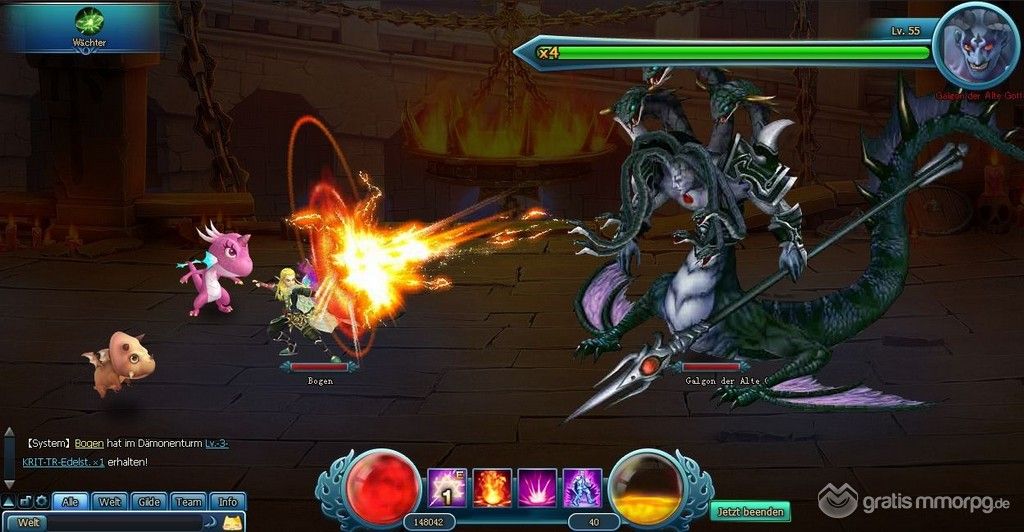Click the "Jetzt beenden" button
The width and height of the screenshot is (1024, 532).
tap(750, 512)
